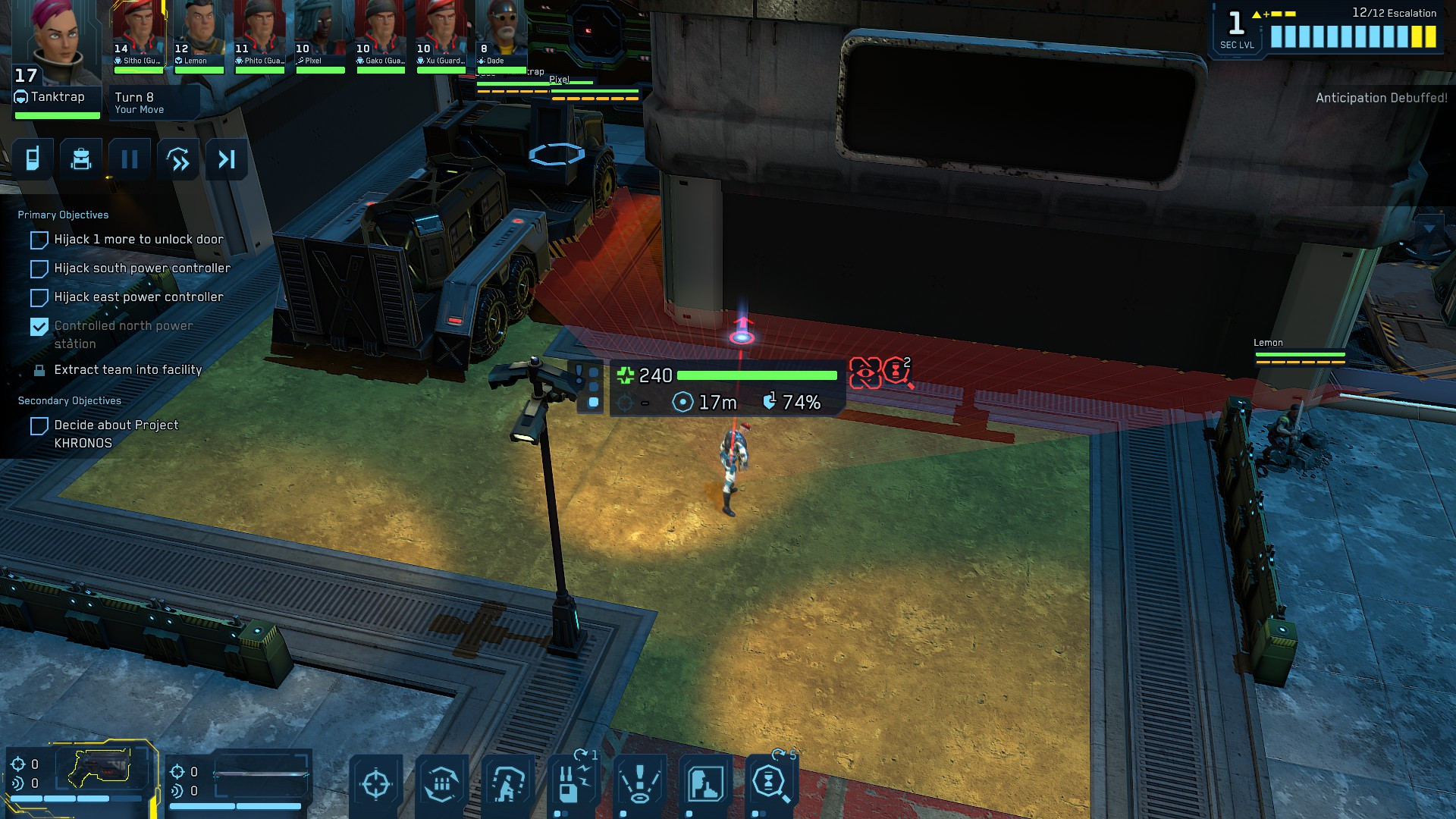Open the backpack inventory button

click(81, 159)
